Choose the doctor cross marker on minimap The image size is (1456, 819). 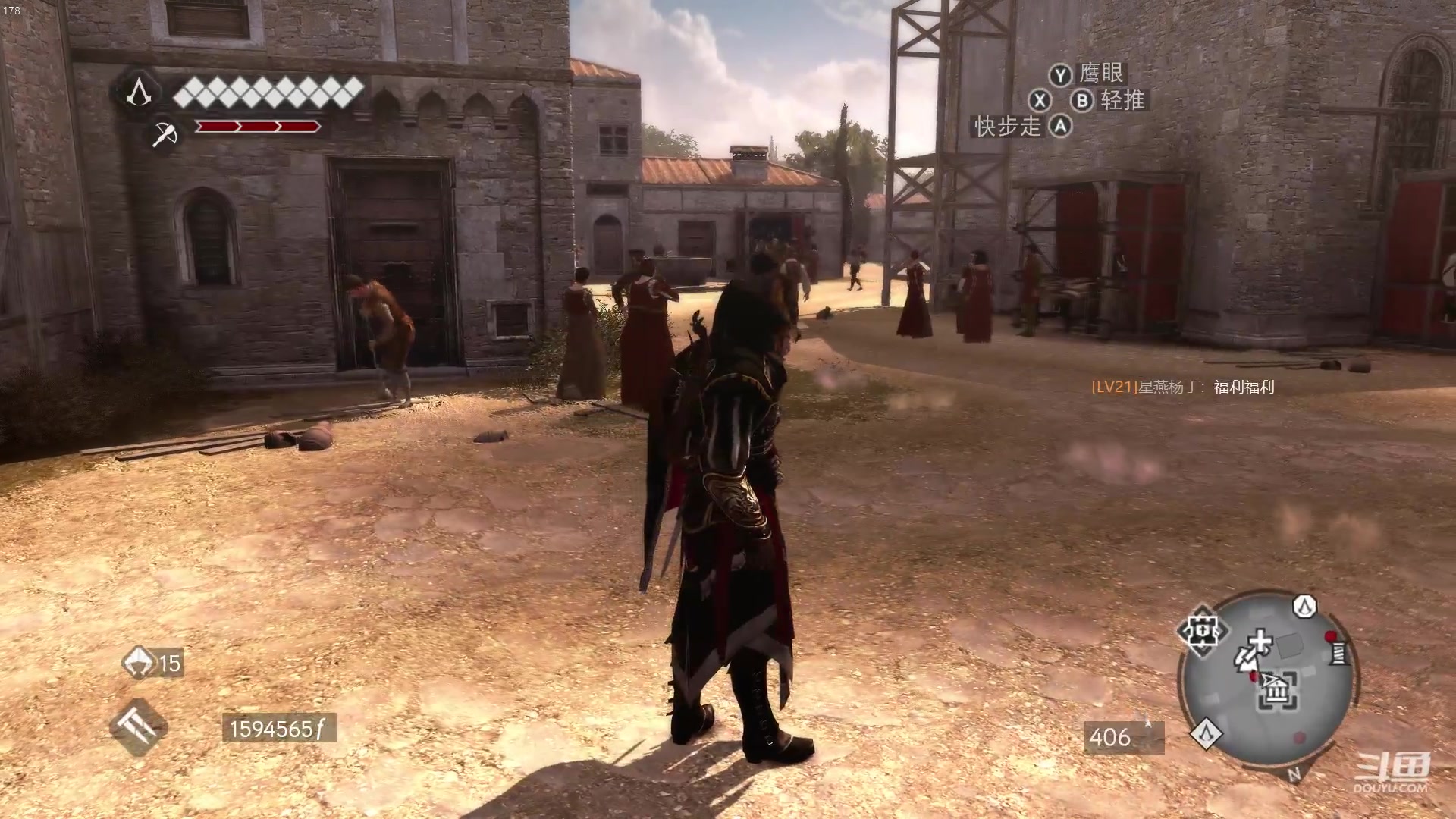pyautogui.click(x=1260, y=642)
